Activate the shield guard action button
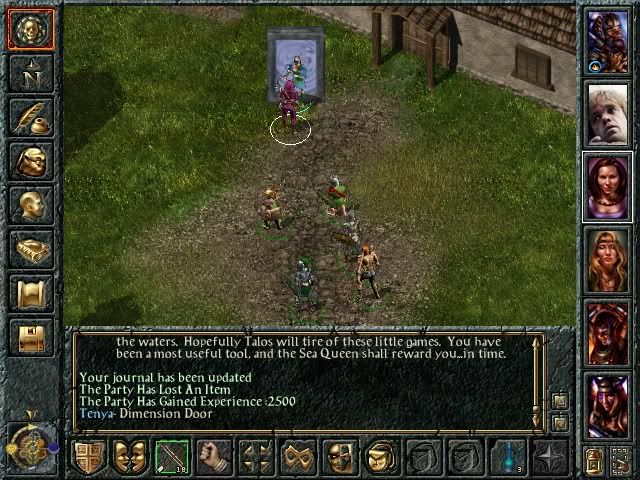Image resolution: width=640 pixels, height=480 pixels. [90, 457]
